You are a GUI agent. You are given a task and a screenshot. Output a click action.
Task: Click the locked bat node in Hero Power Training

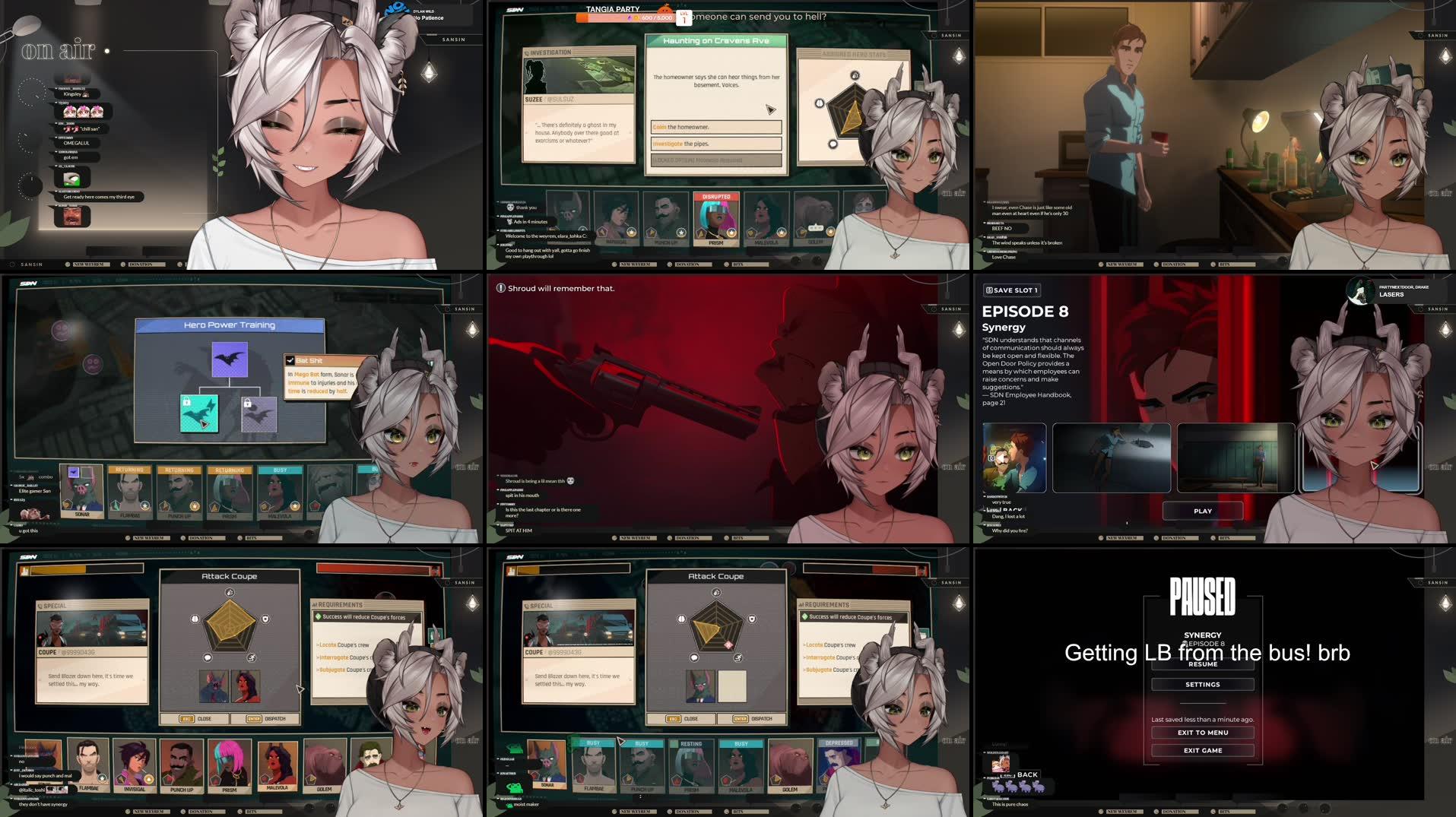[x=259, y=415]
